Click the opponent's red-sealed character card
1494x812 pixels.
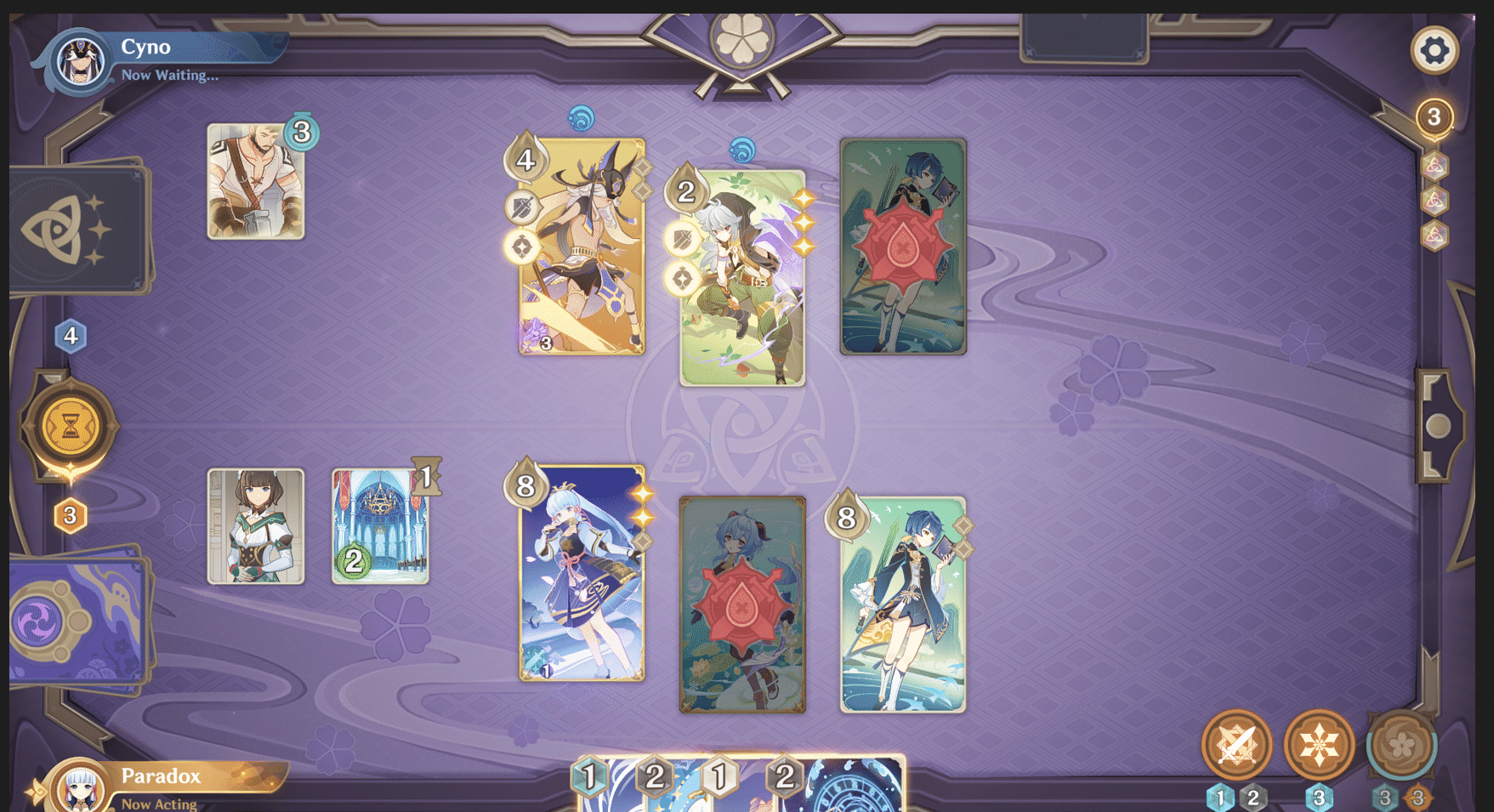(x=902, y=247)
